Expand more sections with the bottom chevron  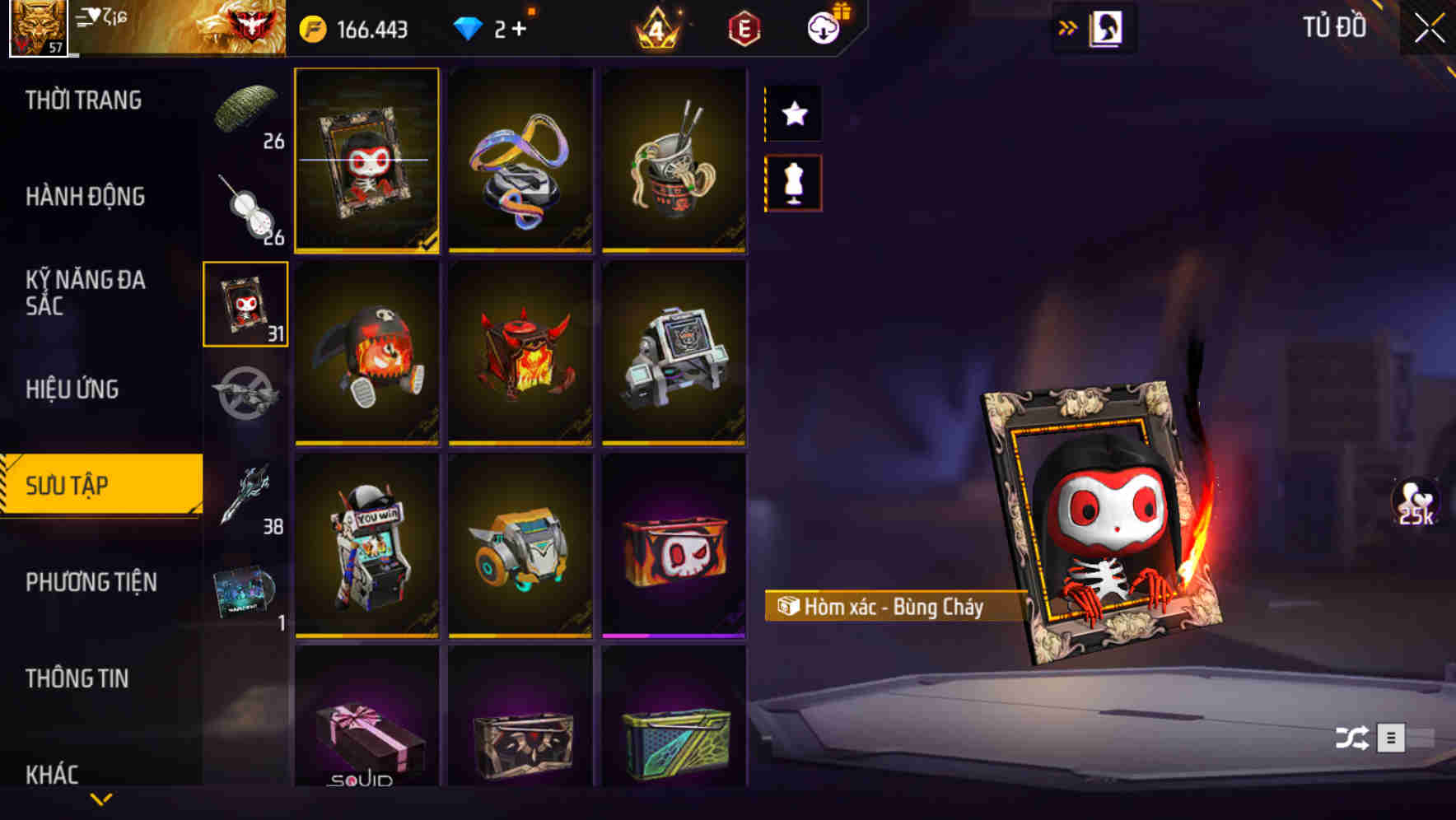101,800
